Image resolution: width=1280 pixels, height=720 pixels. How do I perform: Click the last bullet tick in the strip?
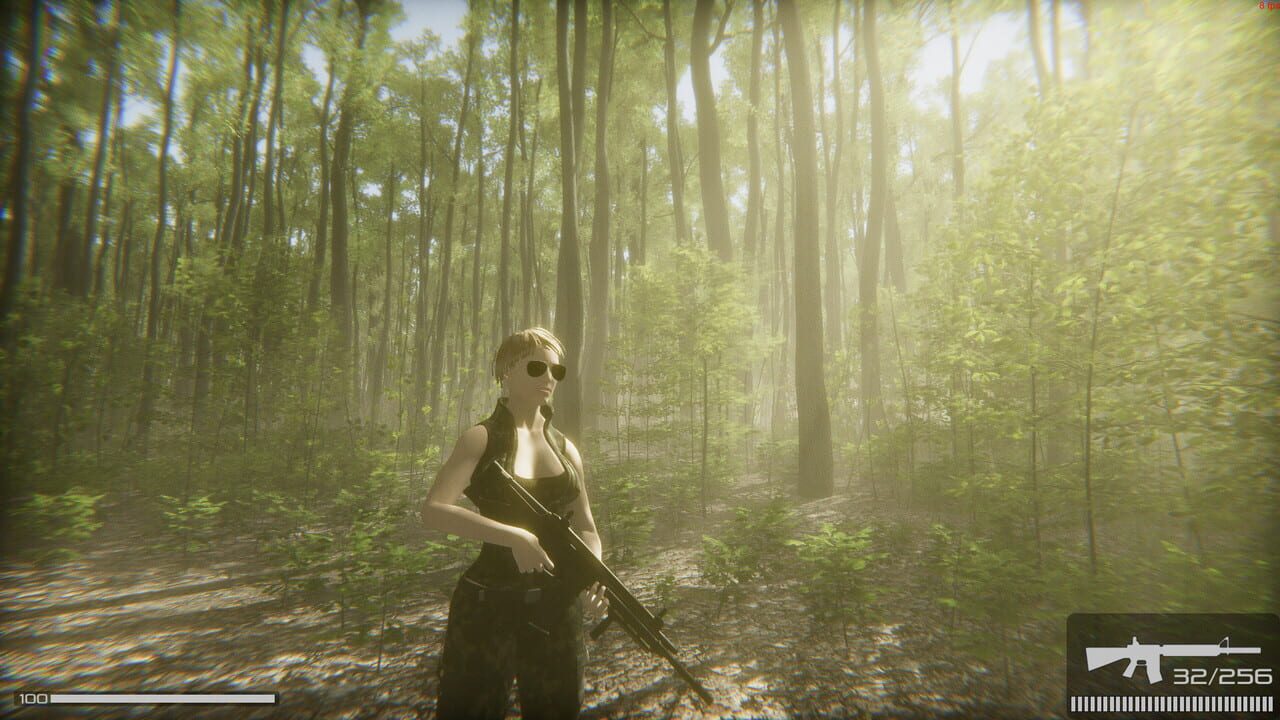tap(1270, 703)
